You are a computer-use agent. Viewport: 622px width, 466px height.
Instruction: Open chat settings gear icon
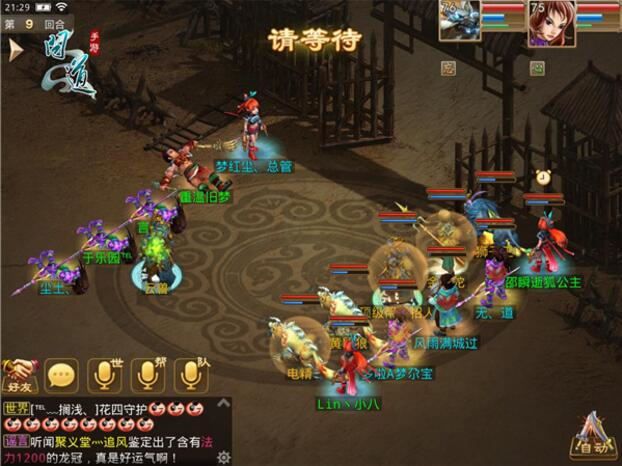coord(224,456)
